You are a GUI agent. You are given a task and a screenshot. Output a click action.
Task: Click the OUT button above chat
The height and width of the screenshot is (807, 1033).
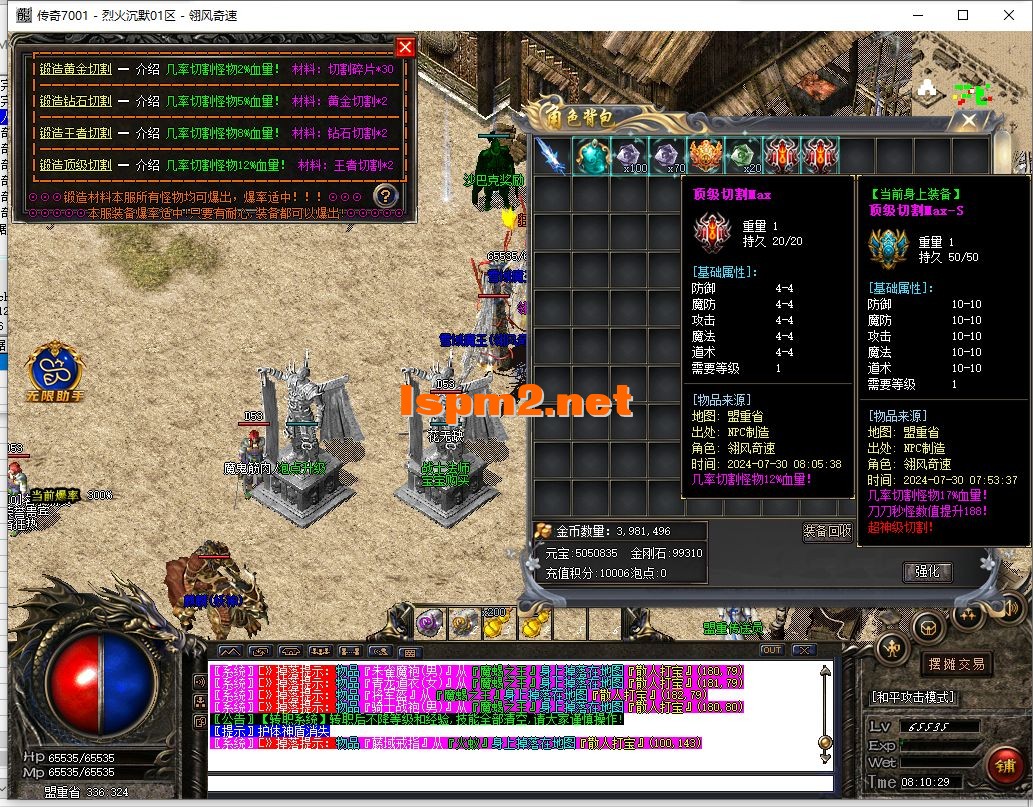point(771,650)
